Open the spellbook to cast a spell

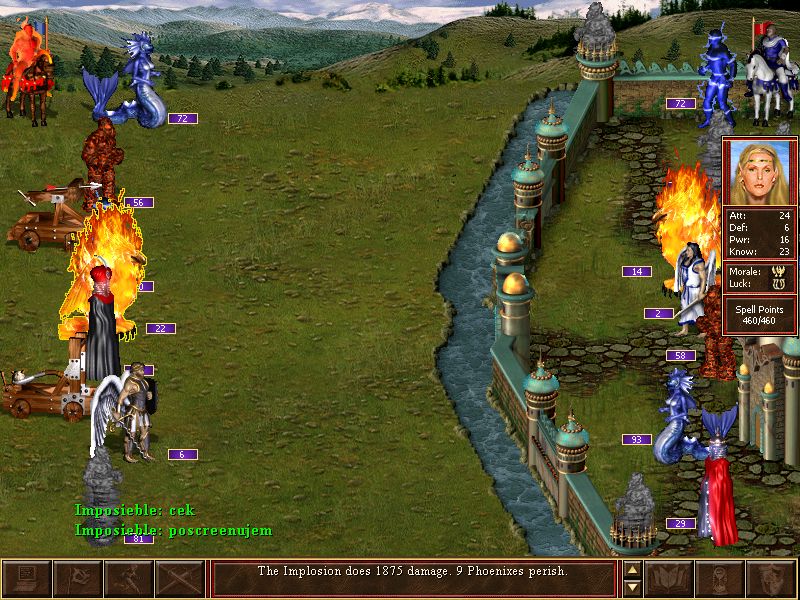(669, 579)
